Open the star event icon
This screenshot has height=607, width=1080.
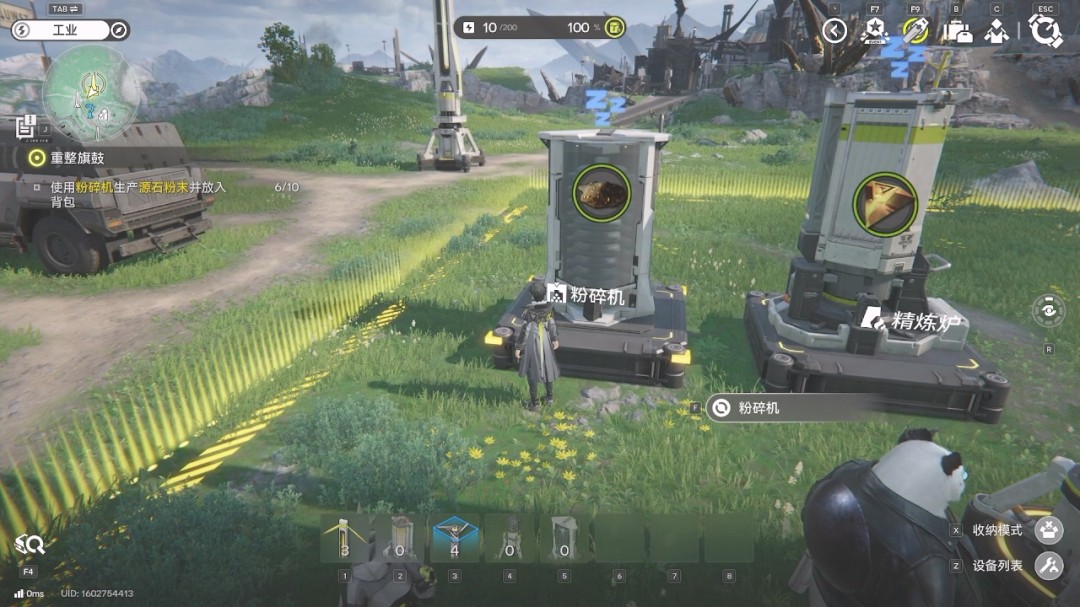[875, 31]
